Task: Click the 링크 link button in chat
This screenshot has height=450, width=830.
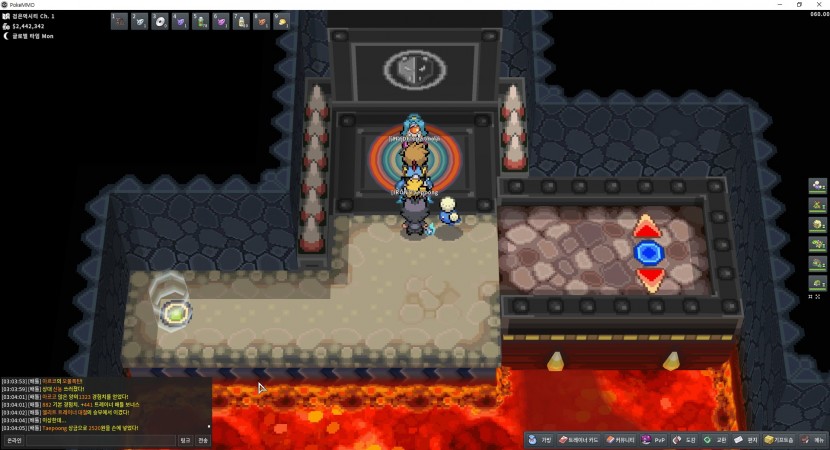Action: (185, 440)
